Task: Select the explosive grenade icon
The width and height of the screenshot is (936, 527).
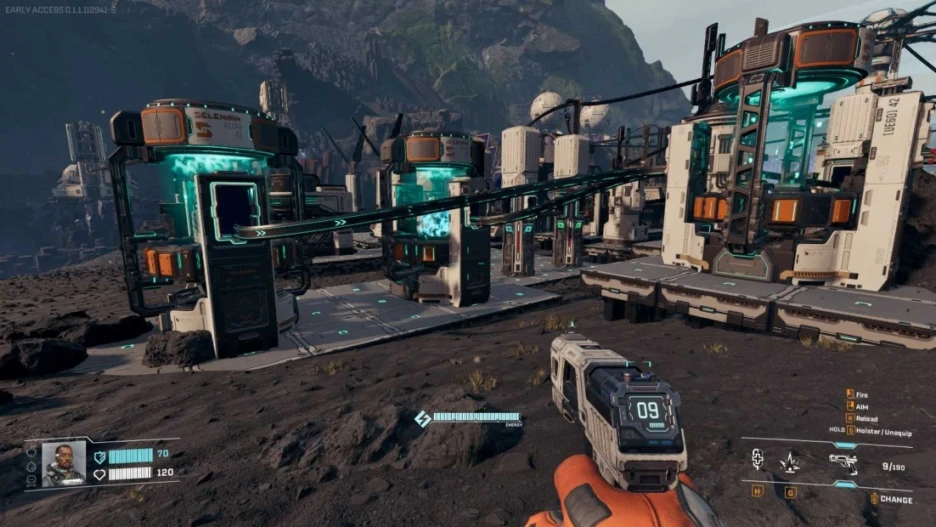Action: pos(790,461)
